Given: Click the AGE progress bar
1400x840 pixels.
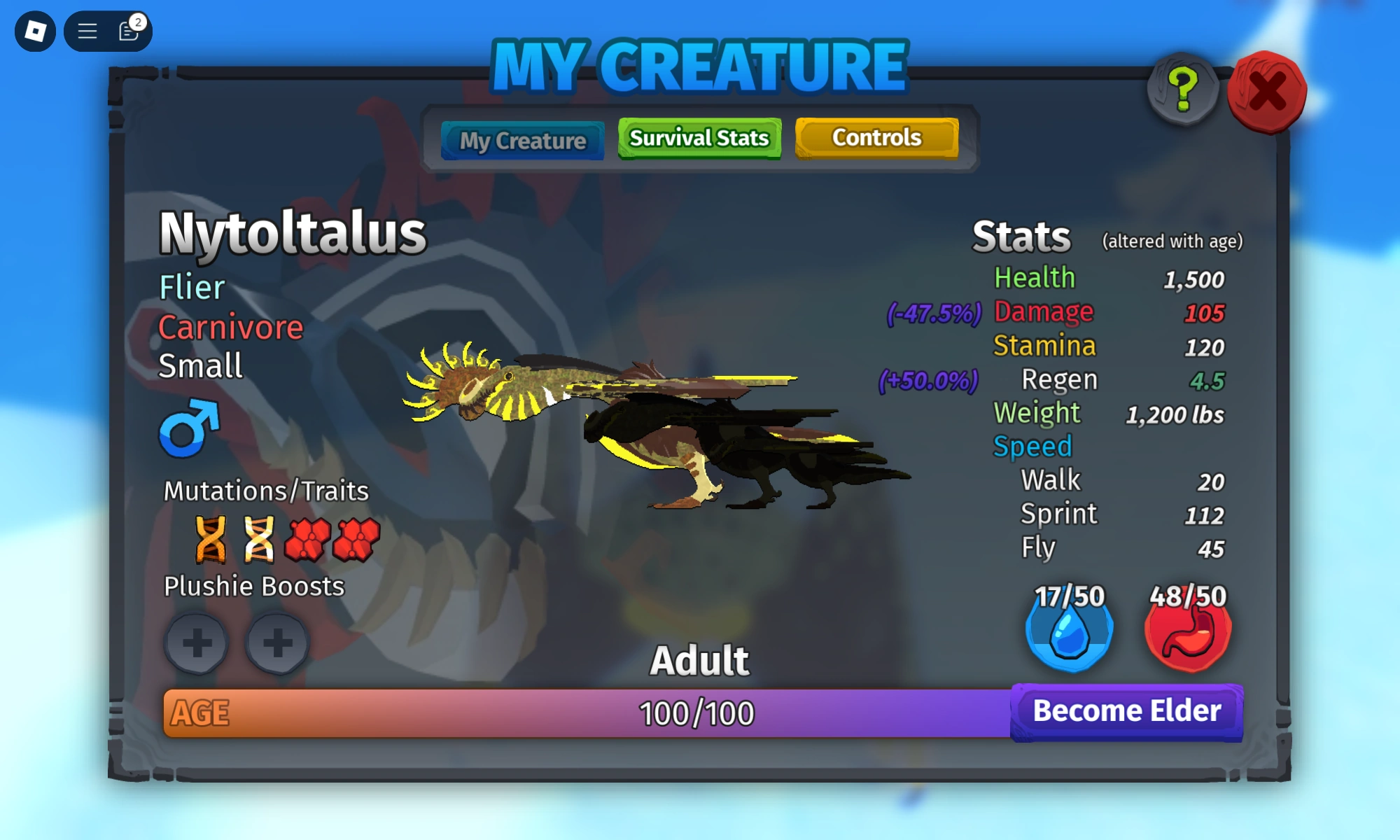Looking at the screenshot, I should click(x=588, y=713).
